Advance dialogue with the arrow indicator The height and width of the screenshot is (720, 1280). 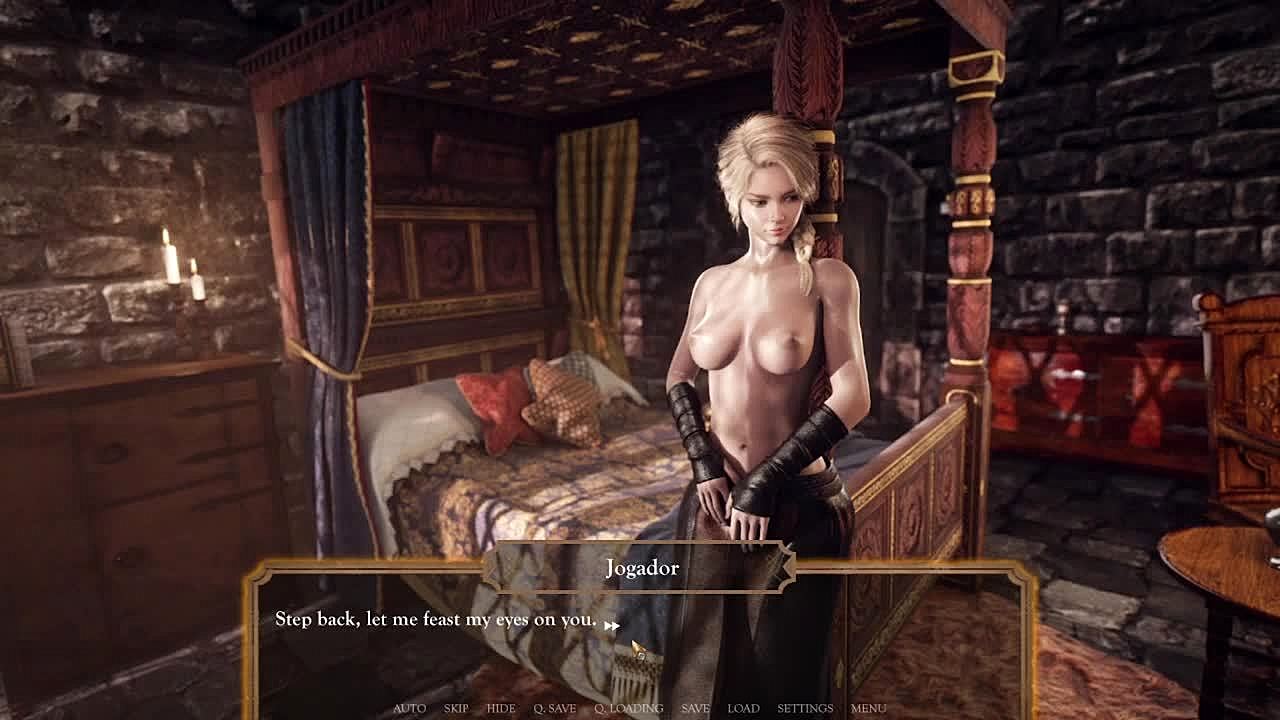click(x=611, y=625)
